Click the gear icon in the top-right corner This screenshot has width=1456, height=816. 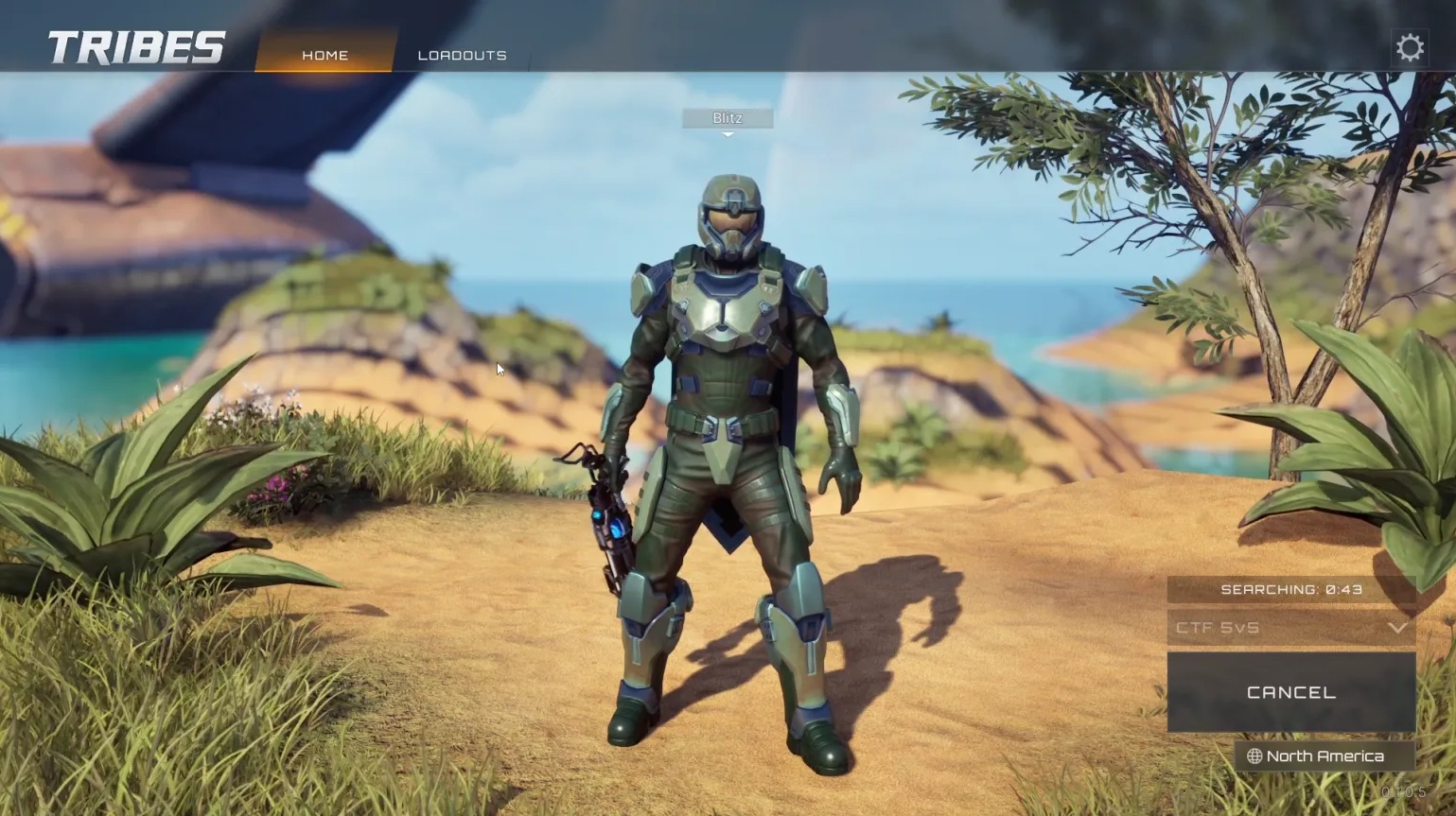click(x=1410, y=46)
